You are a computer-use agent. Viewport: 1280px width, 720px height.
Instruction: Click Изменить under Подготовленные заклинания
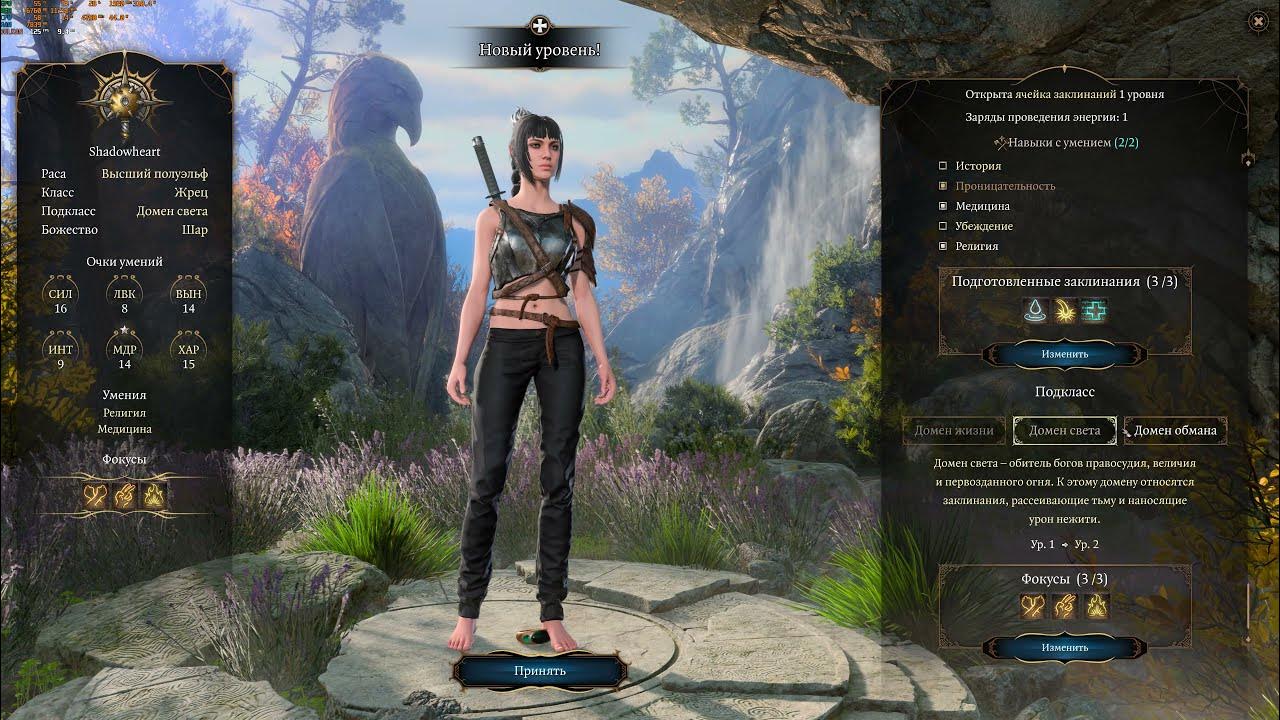coord(1064,354)
